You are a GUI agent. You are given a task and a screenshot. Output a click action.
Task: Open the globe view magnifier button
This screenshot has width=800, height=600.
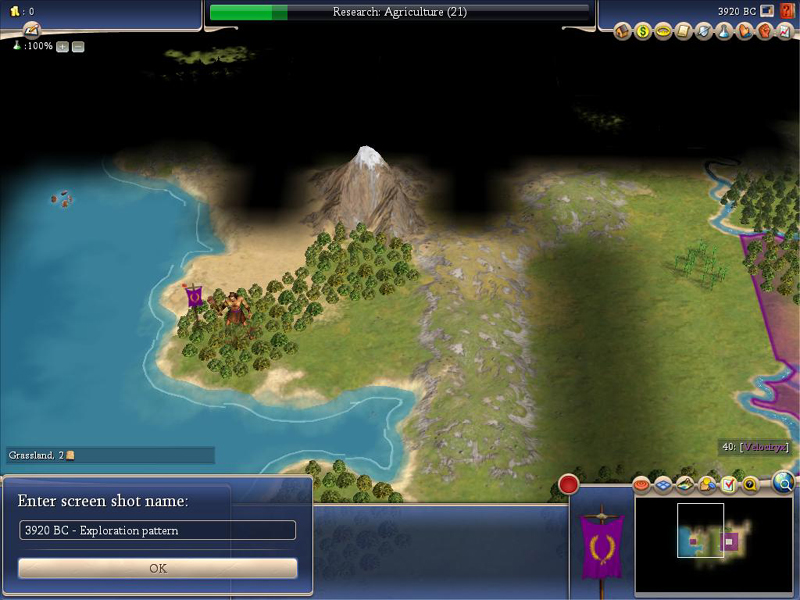click(784, 483)
